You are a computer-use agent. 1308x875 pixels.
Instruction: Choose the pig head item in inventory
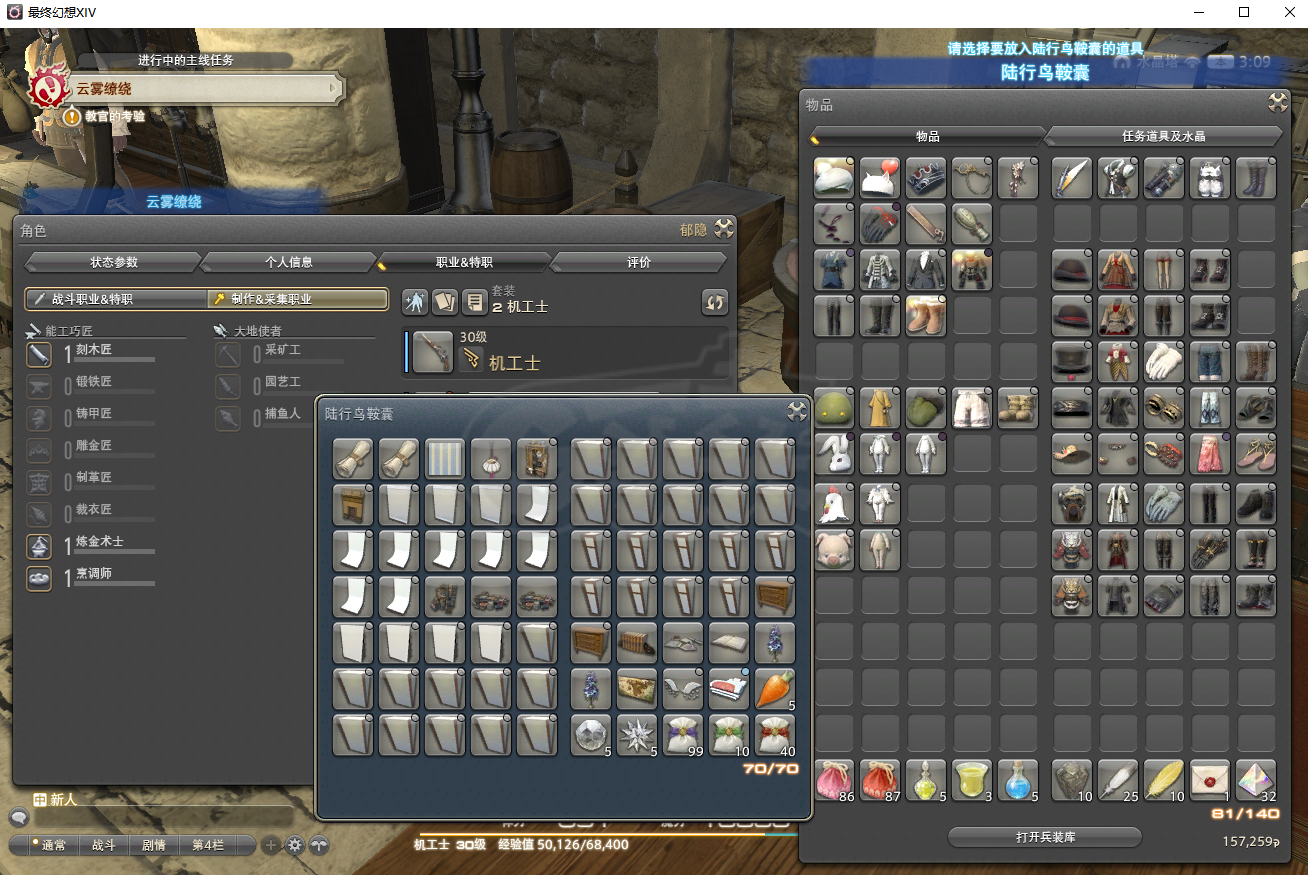click(x=833, y=550)
